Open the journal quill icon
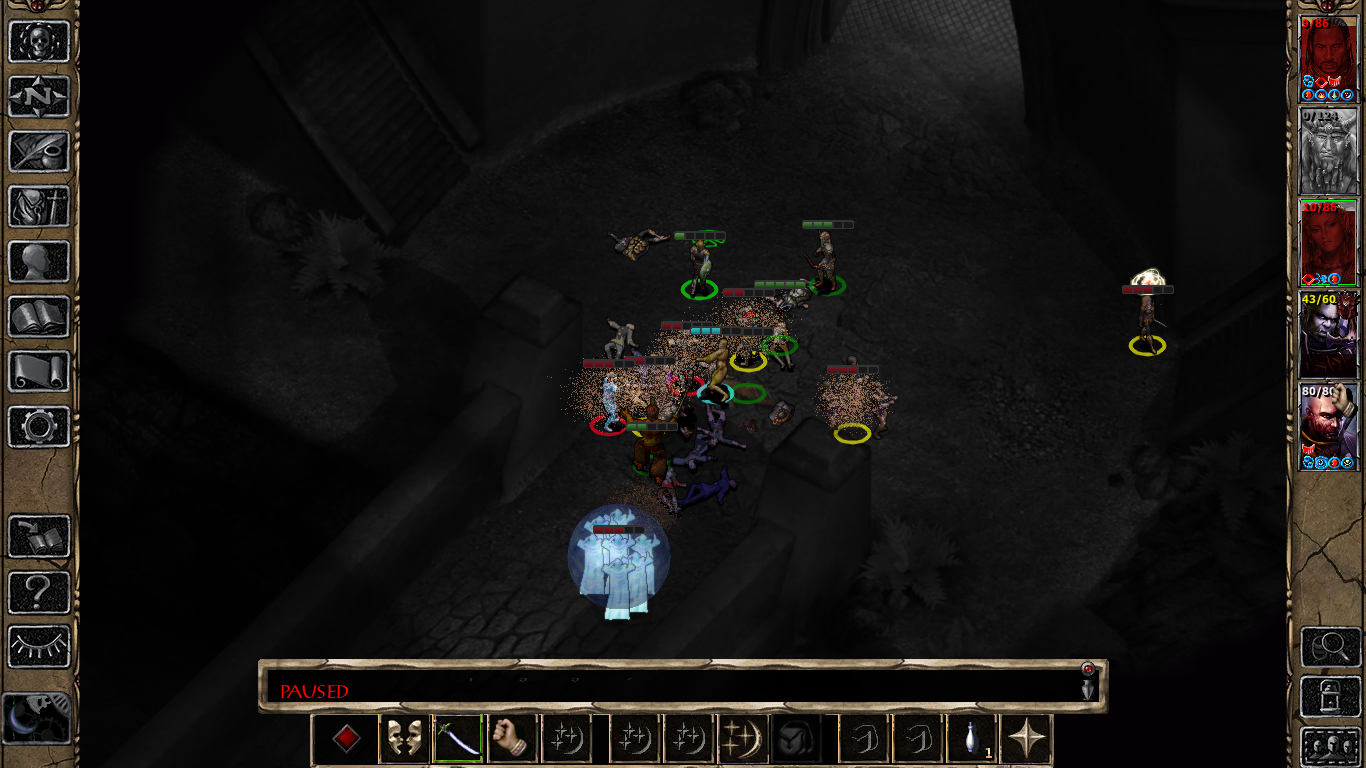 click(x=38, y=152)
